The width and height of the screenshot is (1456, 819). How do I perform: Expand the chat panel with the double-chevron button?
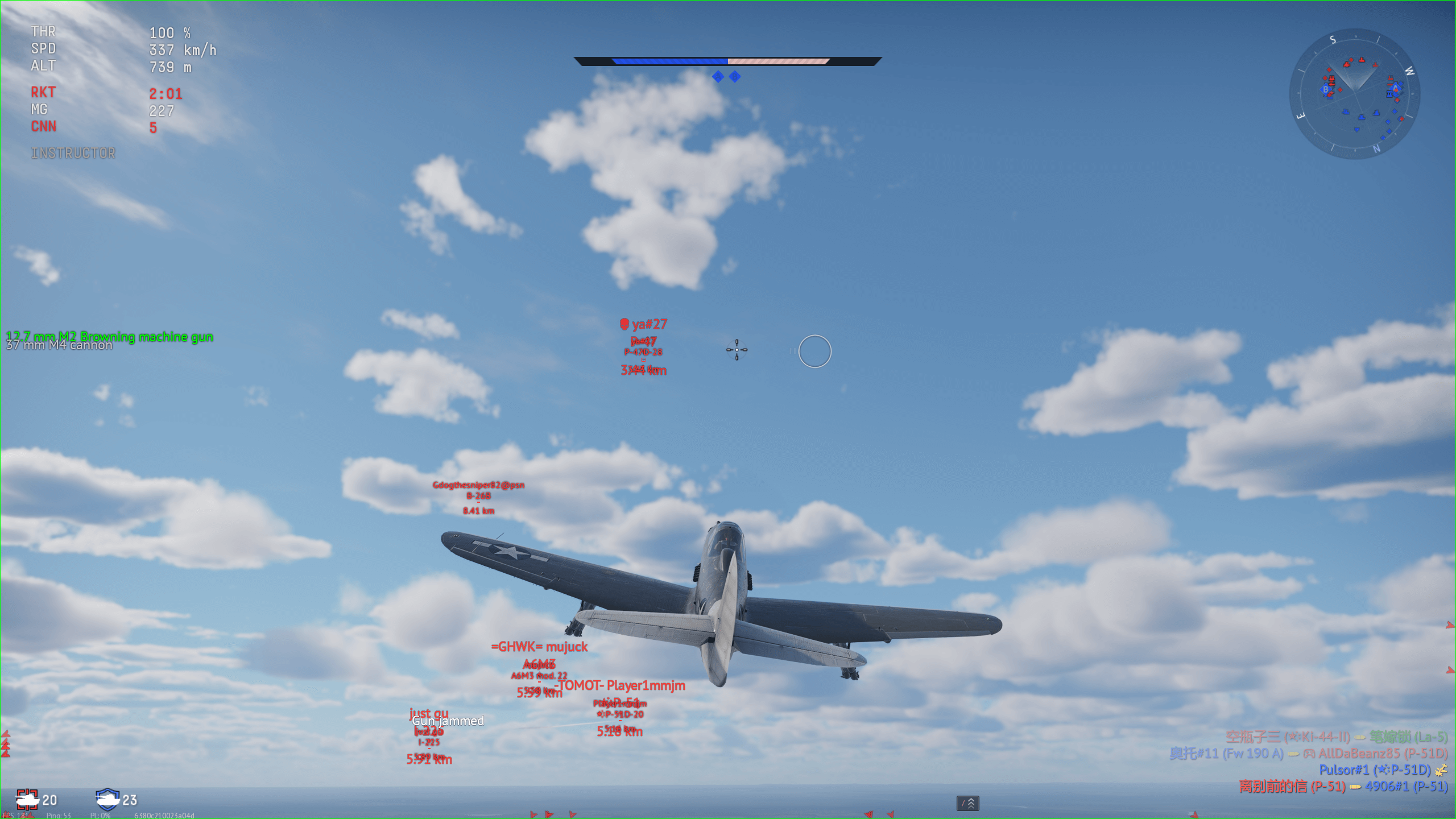click(967, 803)
